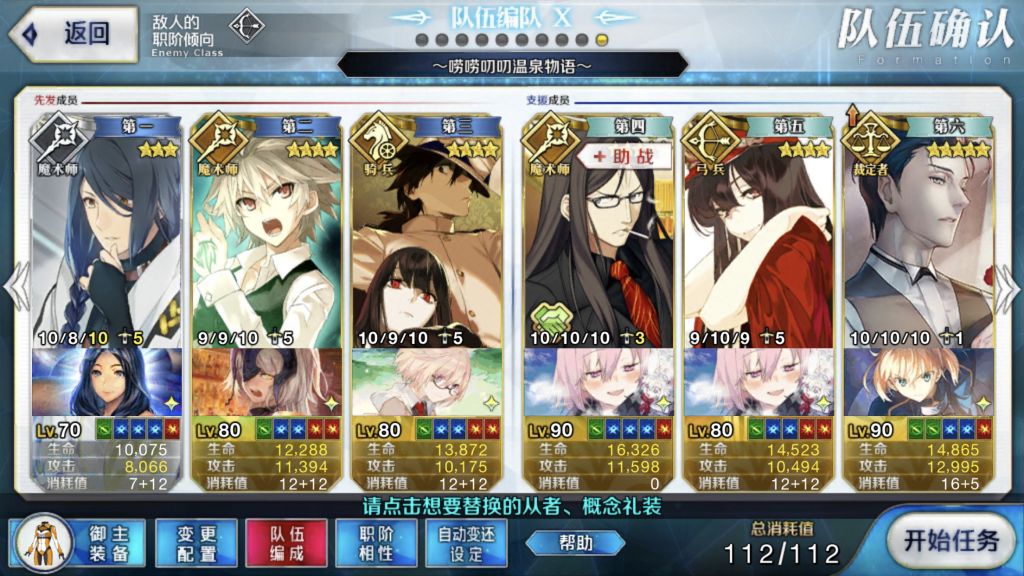Screen dimensions: 1024x576
Task: Switch to the previous party with left arrow
Action: point(15,288)
